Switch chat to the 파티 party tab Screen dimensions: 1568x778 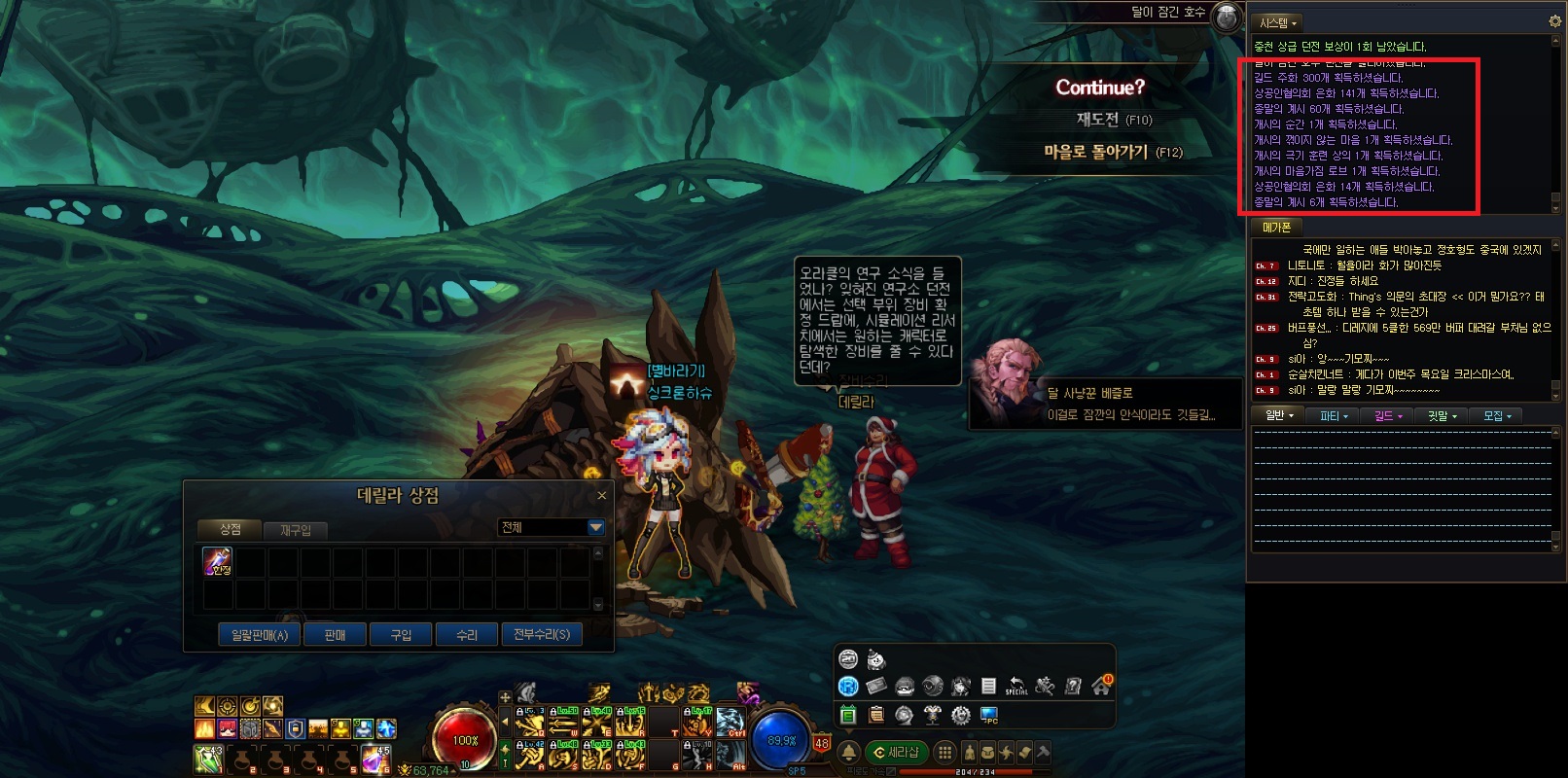tap(1333, 416)
